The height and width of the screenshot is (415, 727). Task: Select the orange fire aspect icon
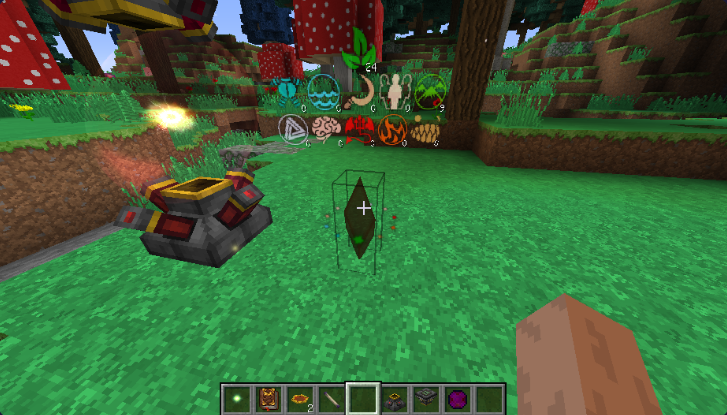click(x=392, y=130)
